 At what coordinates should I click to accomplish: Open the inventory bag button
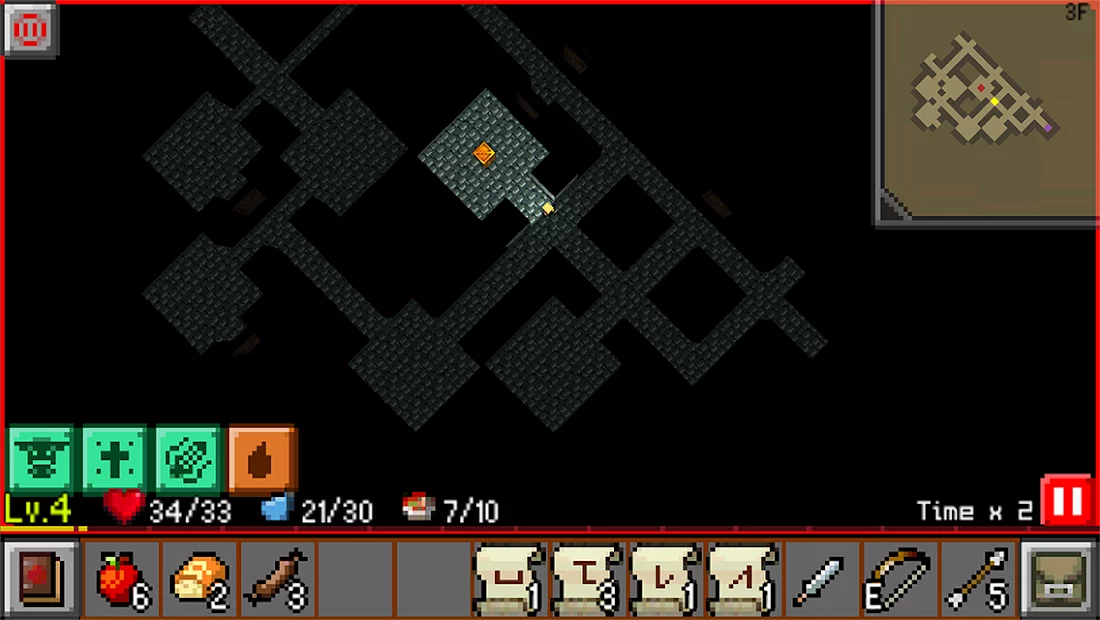1058,579
